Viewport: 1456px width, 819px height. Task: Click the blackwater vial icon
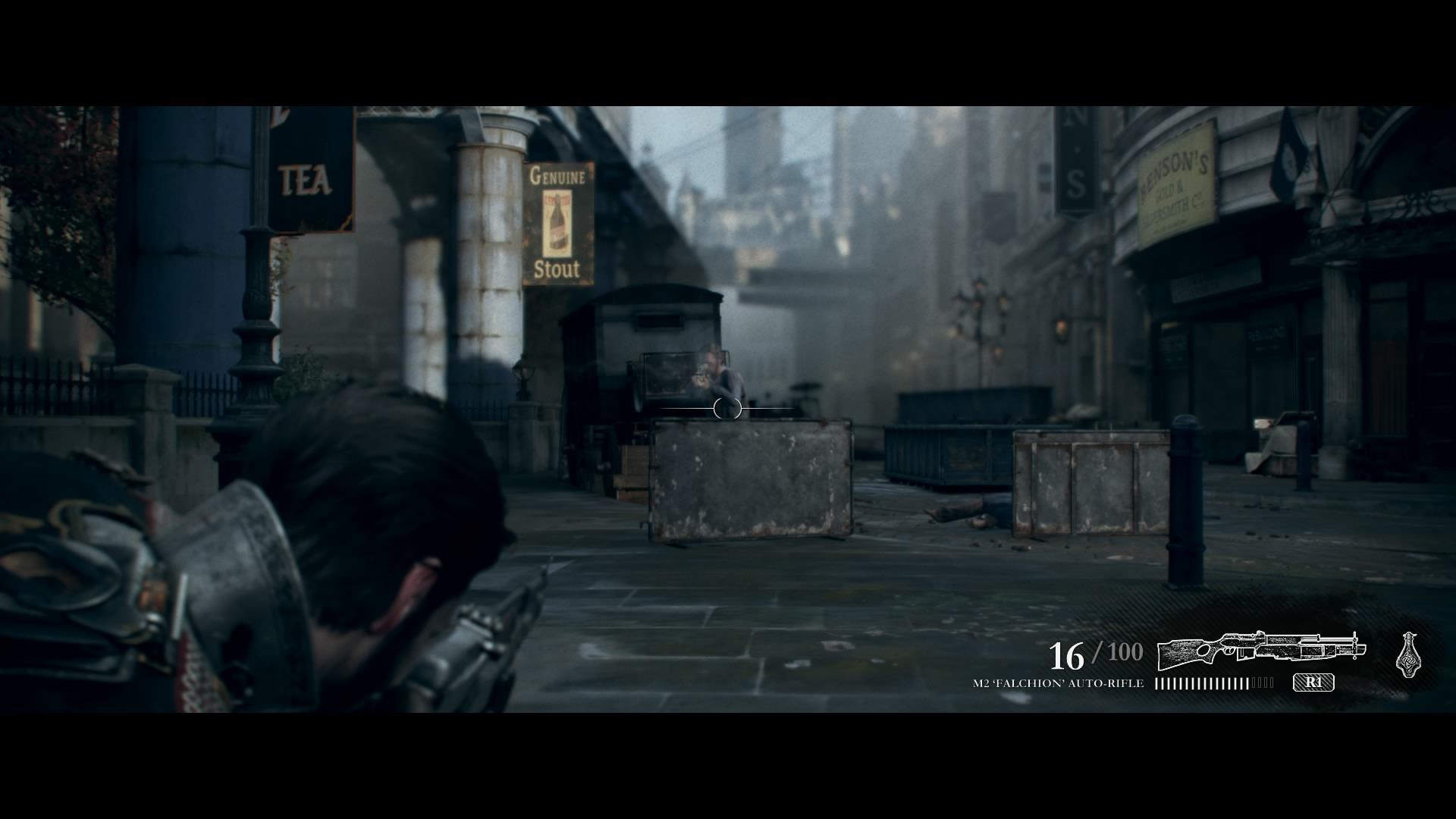coord(1408,654)
